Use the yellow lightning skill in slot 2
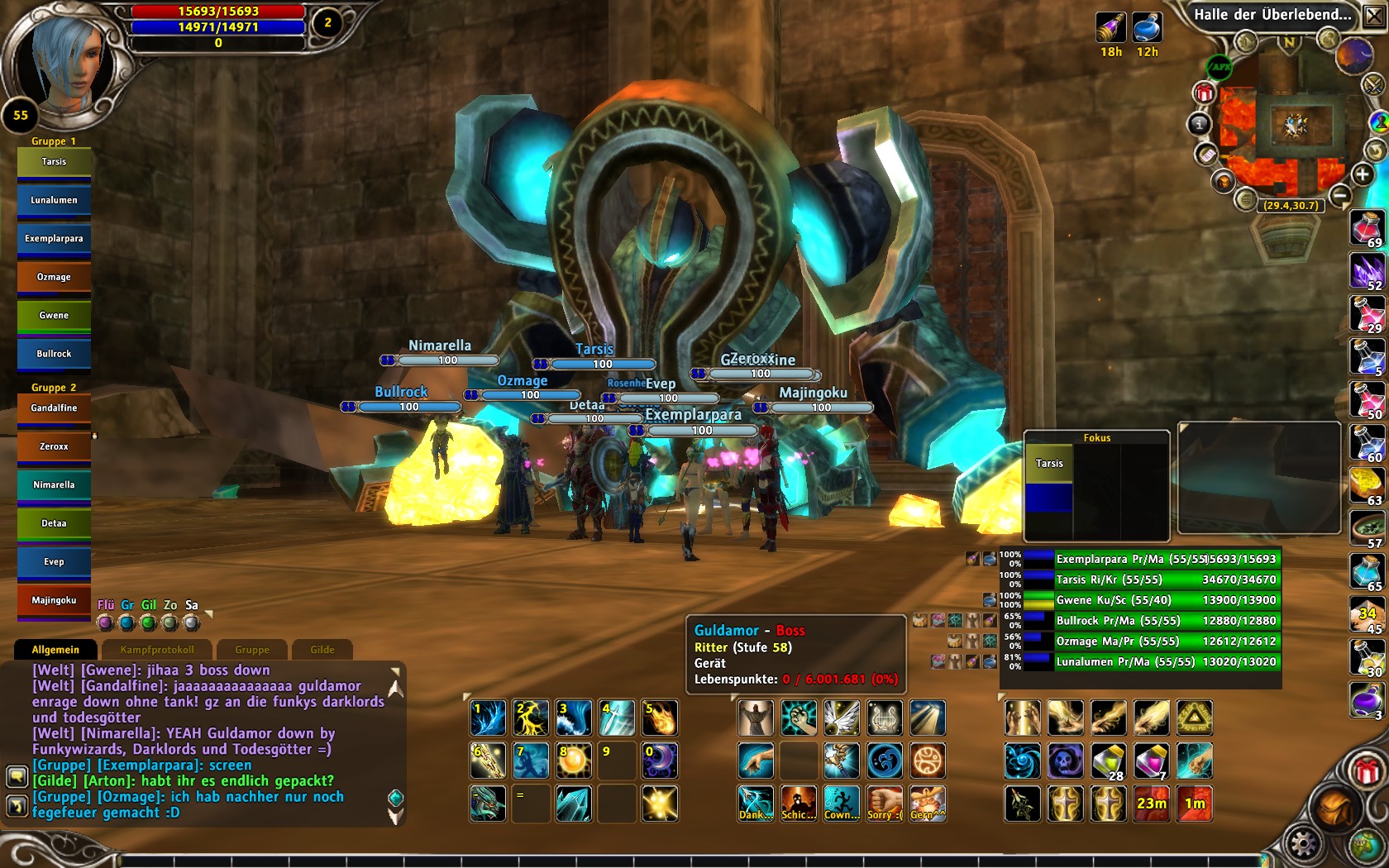The width and height of the screenshot is (1389, 868). (x=531, y=718)
